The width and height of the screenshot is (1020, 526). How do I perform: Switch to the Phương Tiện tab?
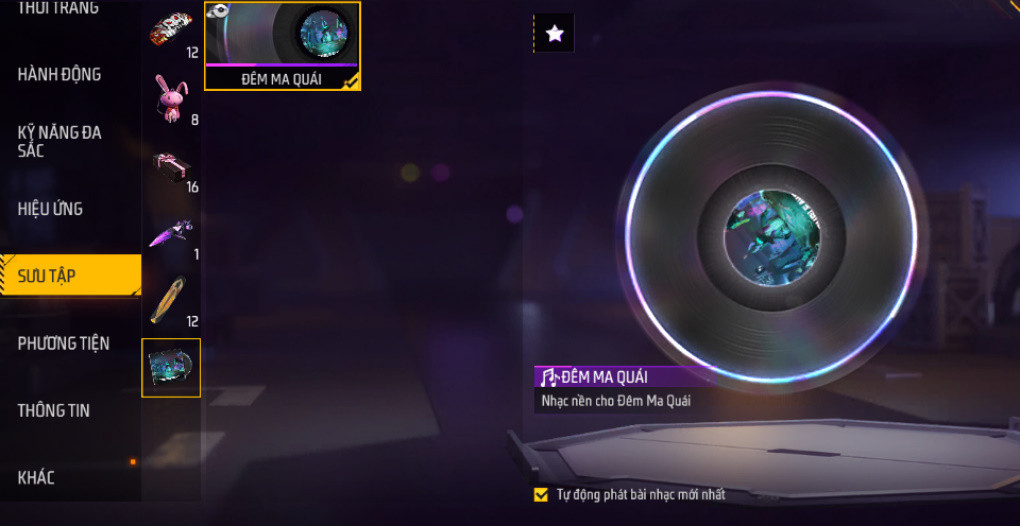[x=64, y=343]
